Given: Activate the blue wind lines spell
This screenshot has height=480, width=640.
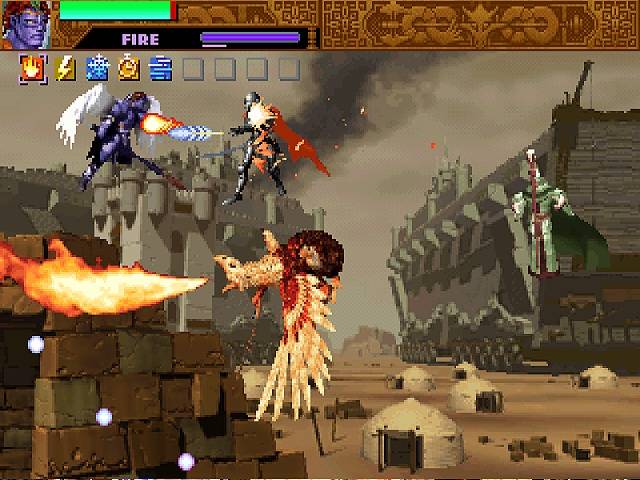Looking at the screenshot, I should pyautogui.click(x=160, y=68).
